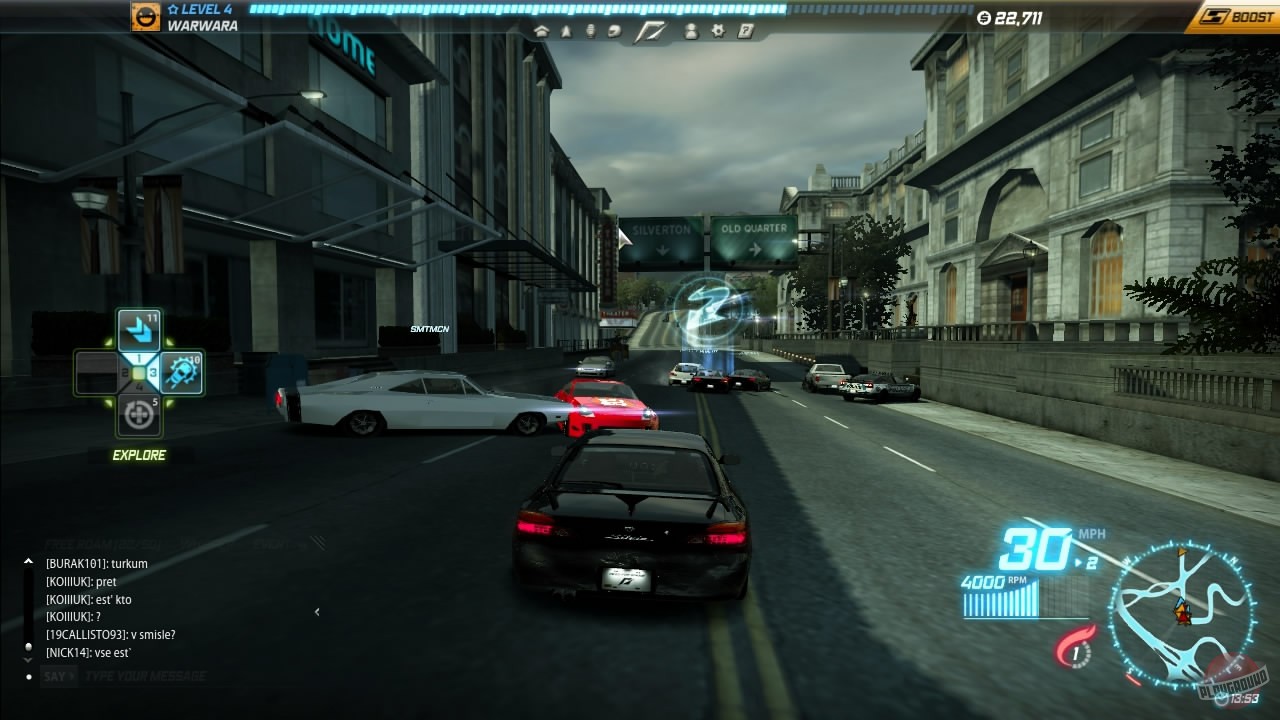Click the Type Your Message input field
The image size is (1280, 720).
pos(150,675)
